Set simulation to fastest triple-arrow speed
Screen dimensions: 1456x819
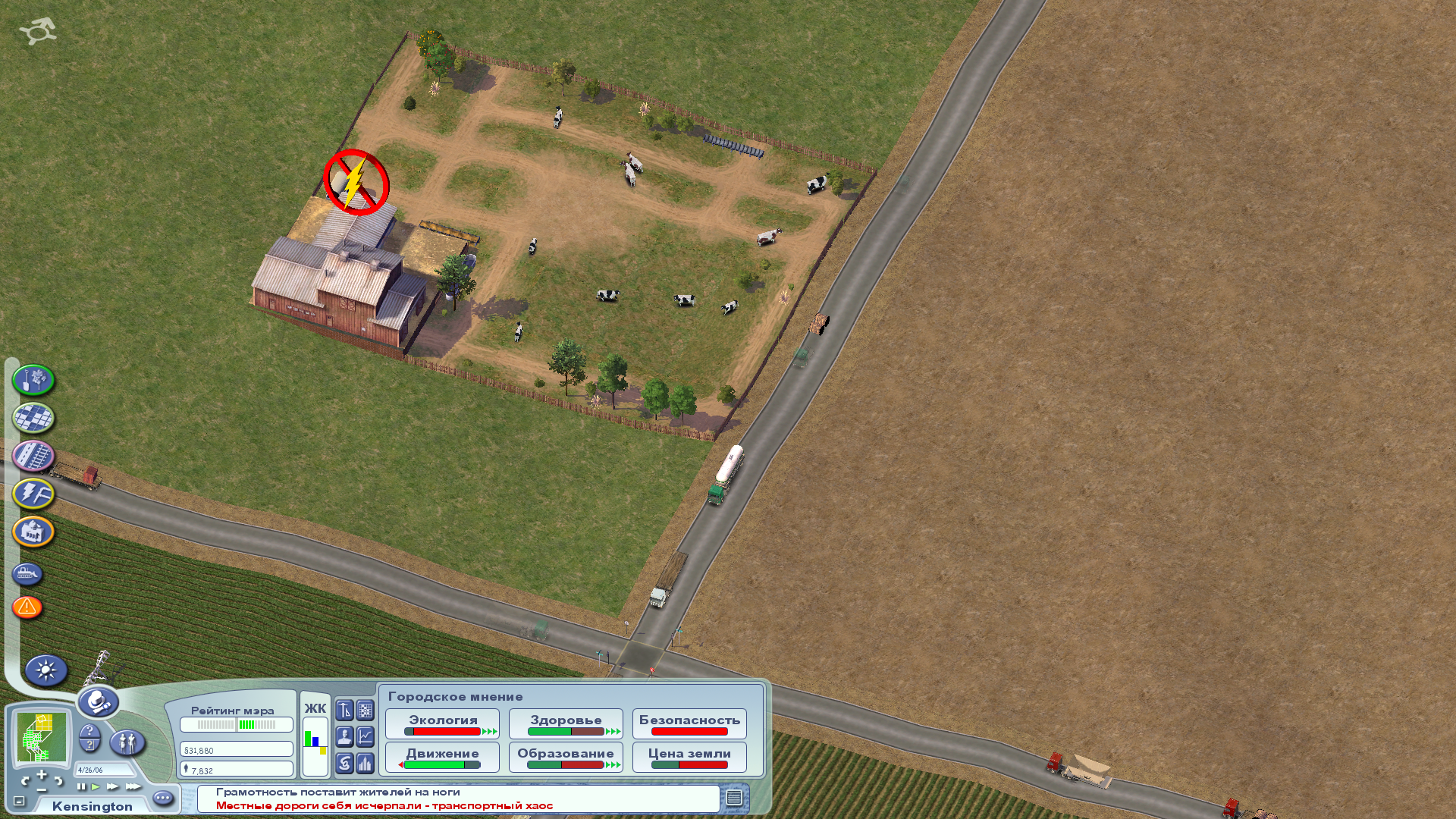point(133,786)
